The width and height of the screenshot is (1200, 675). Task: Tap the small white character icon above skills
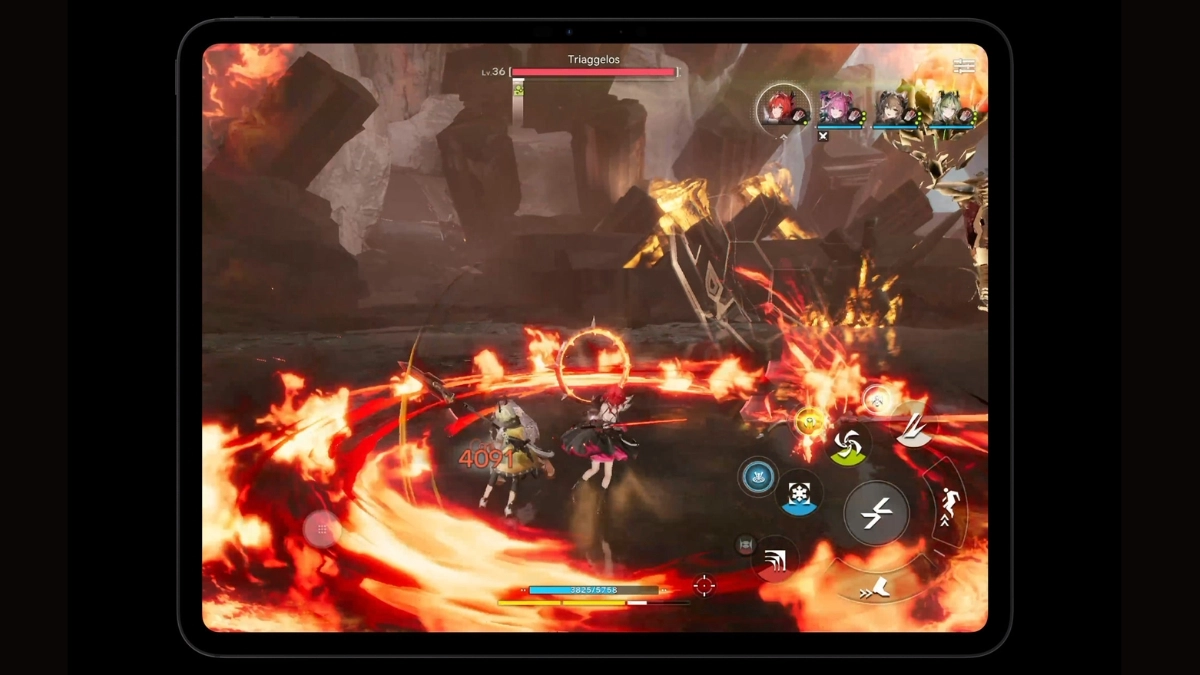(x=876, y=400)
